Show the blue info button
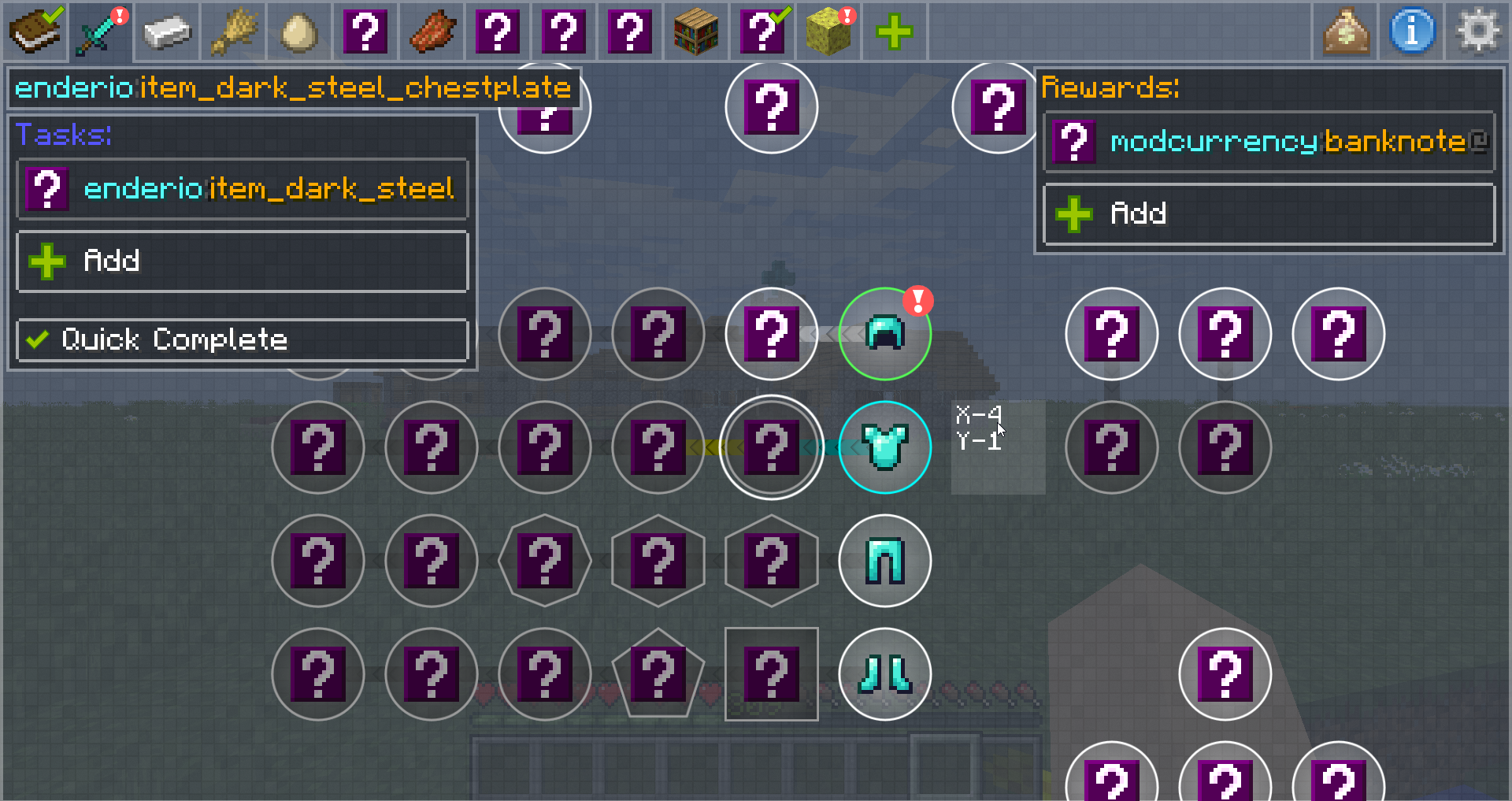Image resolution: width=1512 pixels, height=801 pixels. (x=1412, y=32)
